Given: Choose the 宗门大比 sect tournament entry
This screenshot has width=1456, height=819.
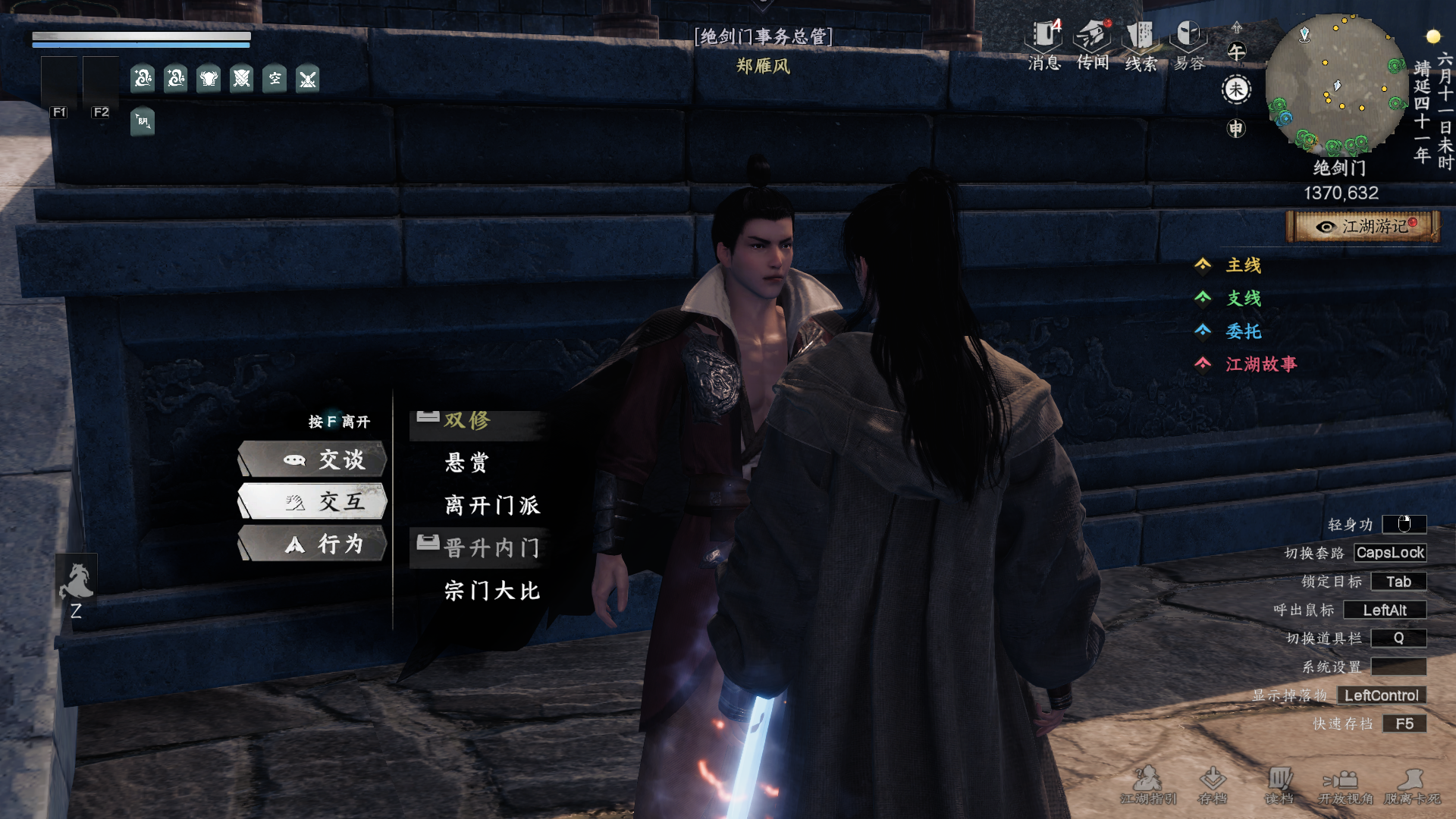Looking at the screenshot, I should coord(492,591).
